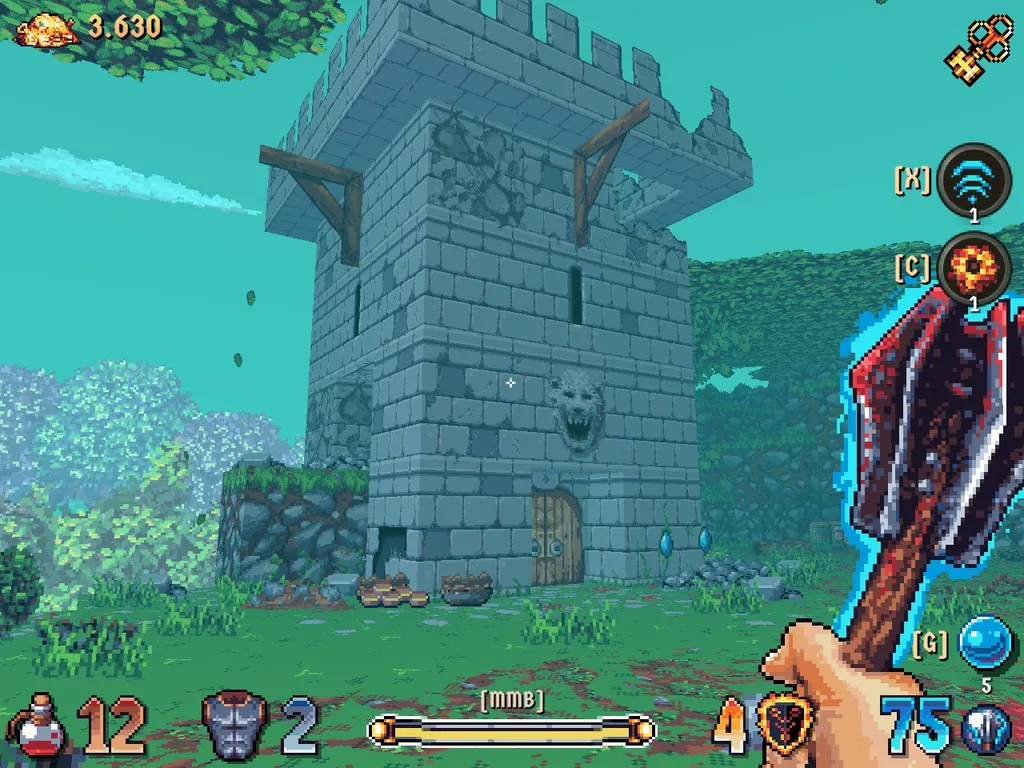
Task: Activate the blue wave spell icon
Action: 975,180
